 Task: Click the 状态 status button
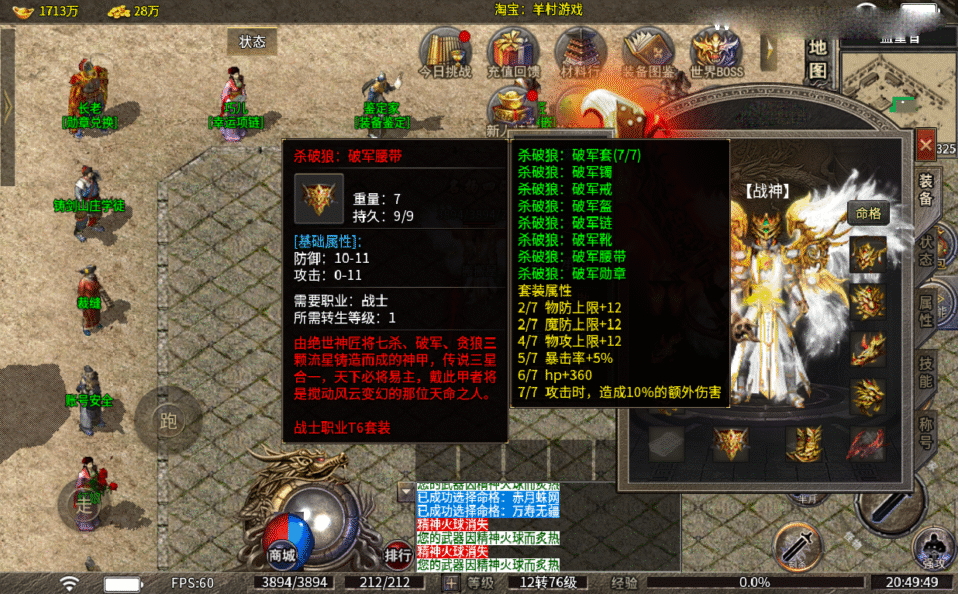(x=252, y=42)
